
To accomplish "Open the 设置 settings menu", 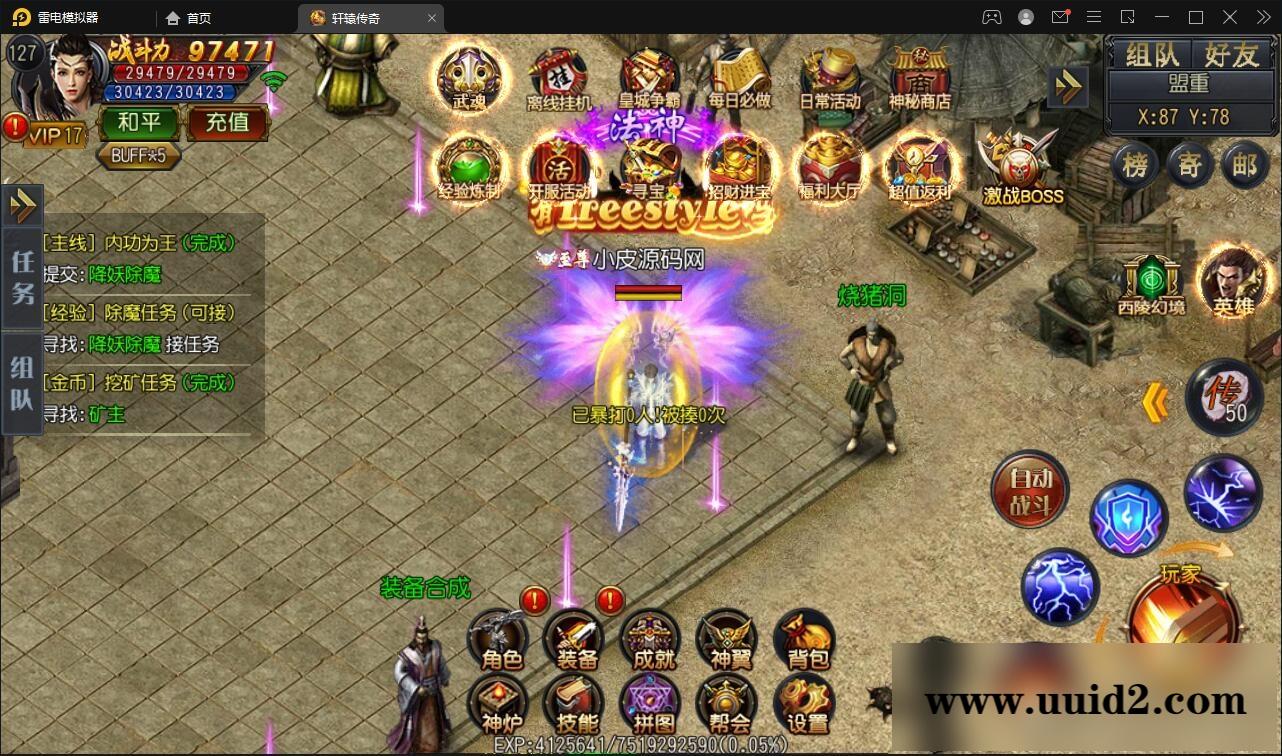I will coord(806,704).
